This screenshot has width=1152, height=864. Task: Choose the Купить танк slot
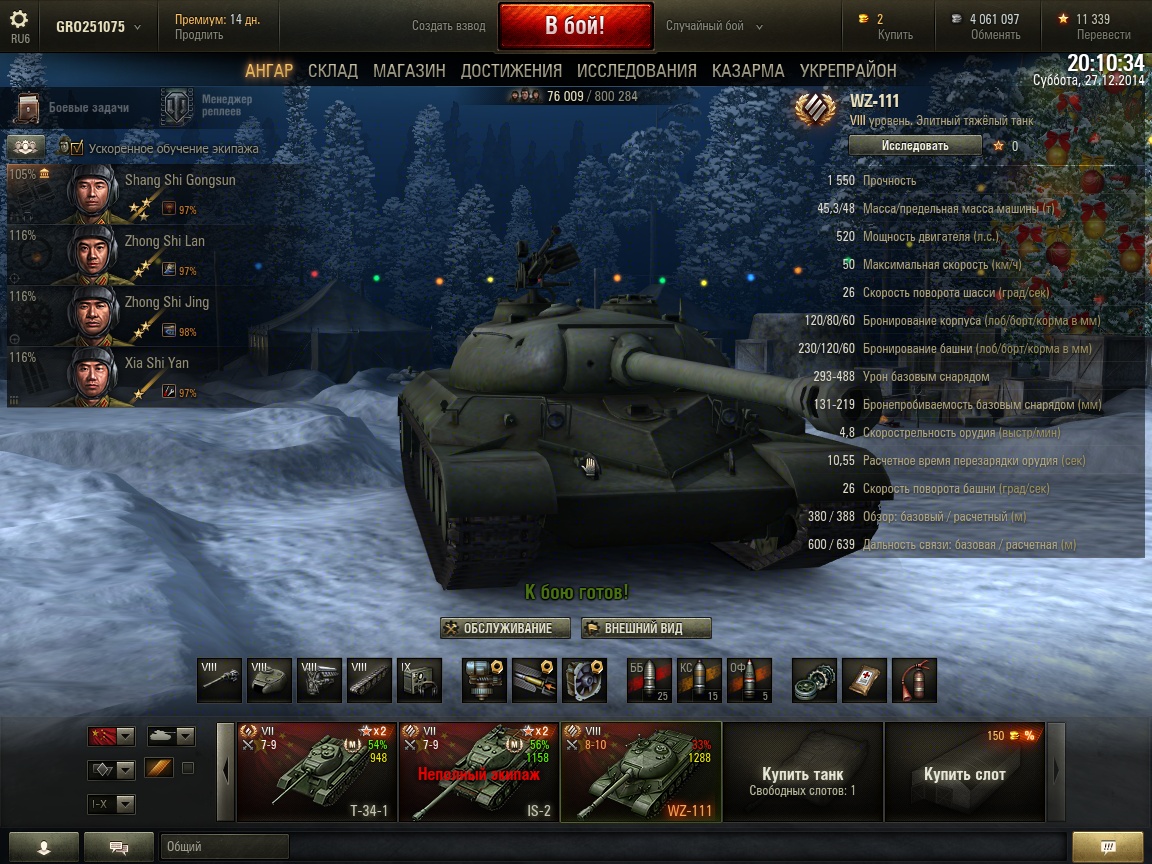[x=802, y=772]
